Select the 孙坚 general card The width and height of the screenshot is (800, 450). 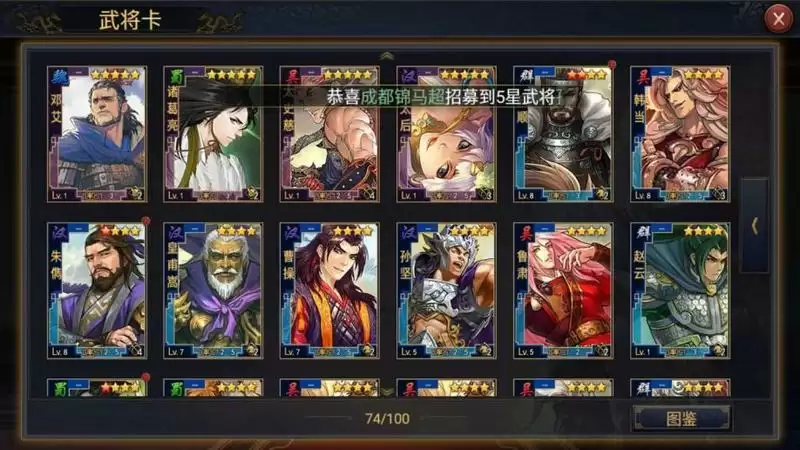[446, 290]
